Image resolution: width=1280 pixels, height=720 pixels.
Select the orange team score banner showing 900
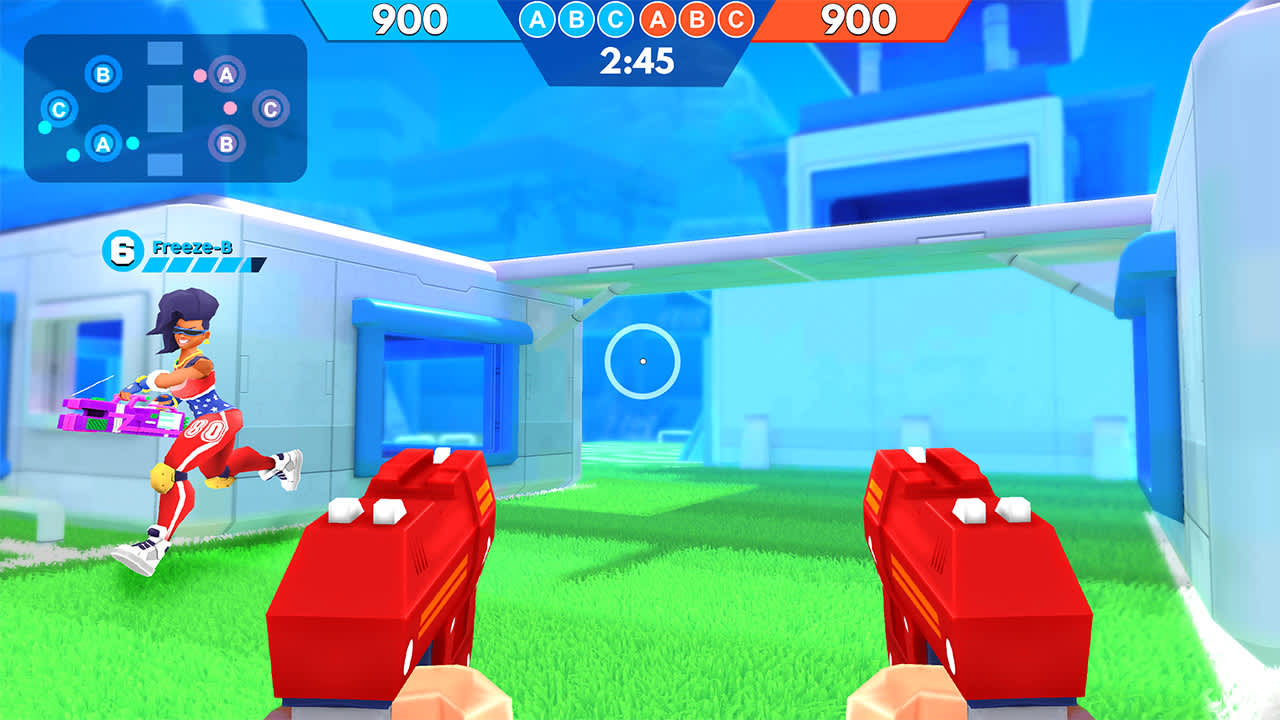(x=862, y=17)
